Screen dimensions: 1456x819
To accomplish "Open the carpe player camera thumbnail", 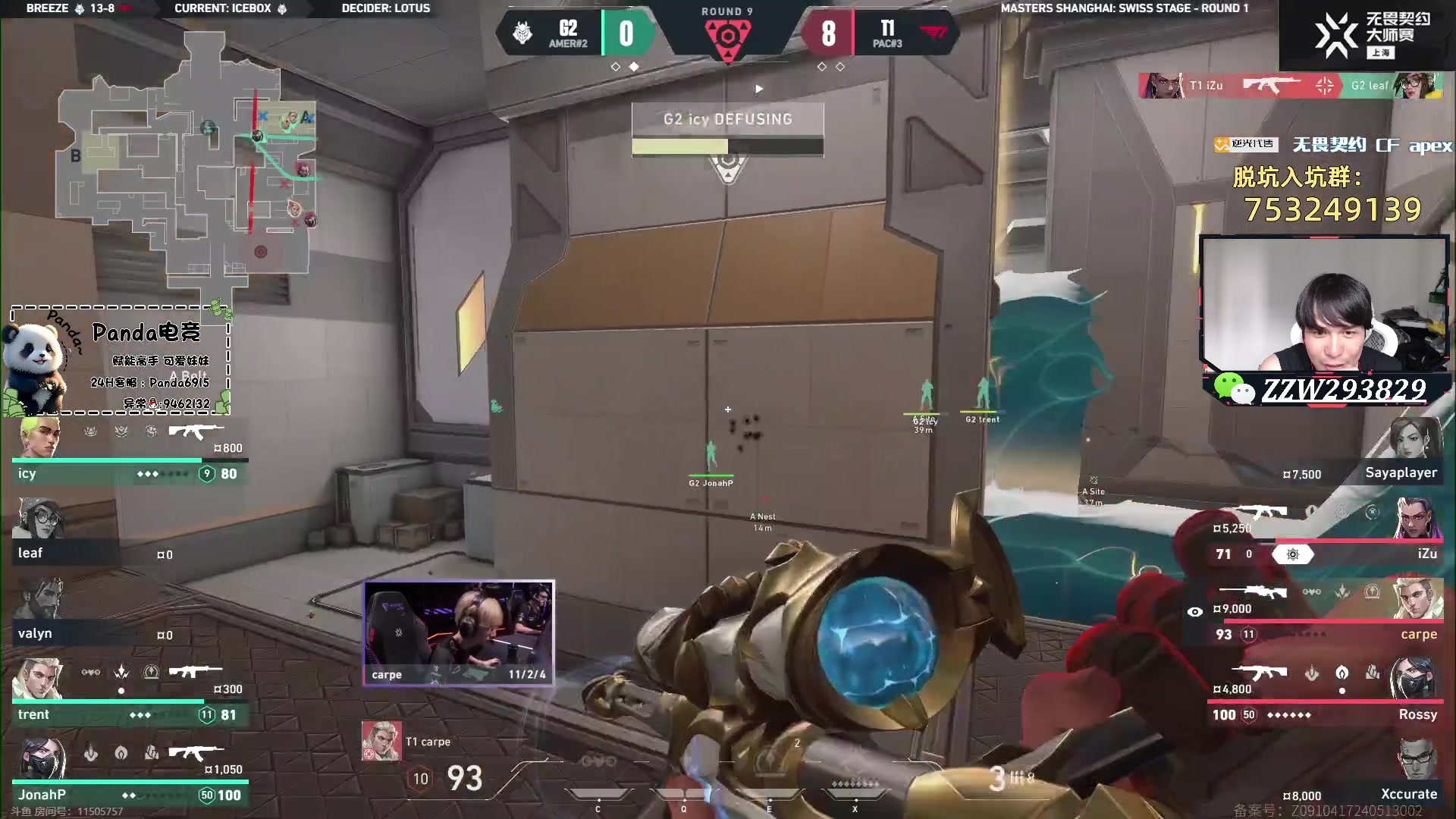I will 459,633.
